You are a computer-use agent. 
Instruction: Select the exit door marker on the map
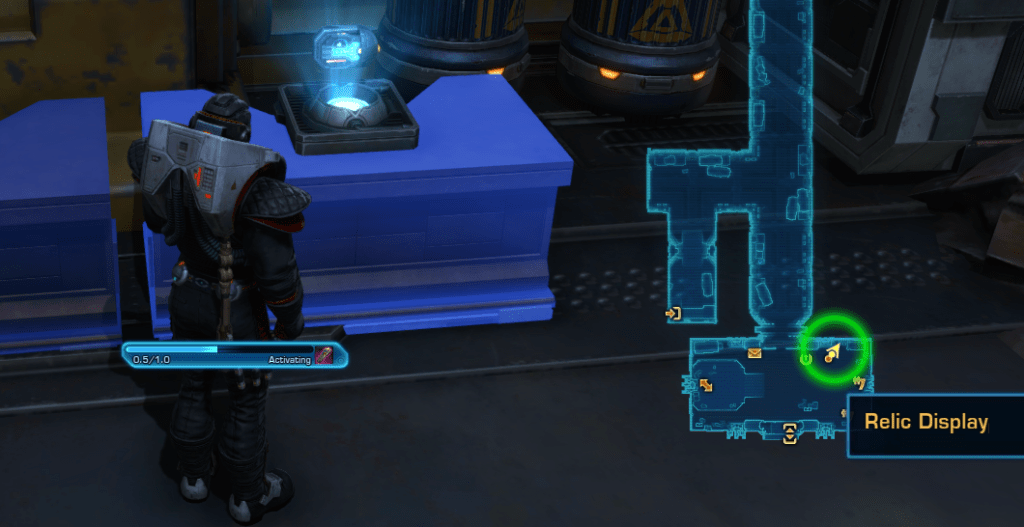pyautogui.click(x=673, y=314)
